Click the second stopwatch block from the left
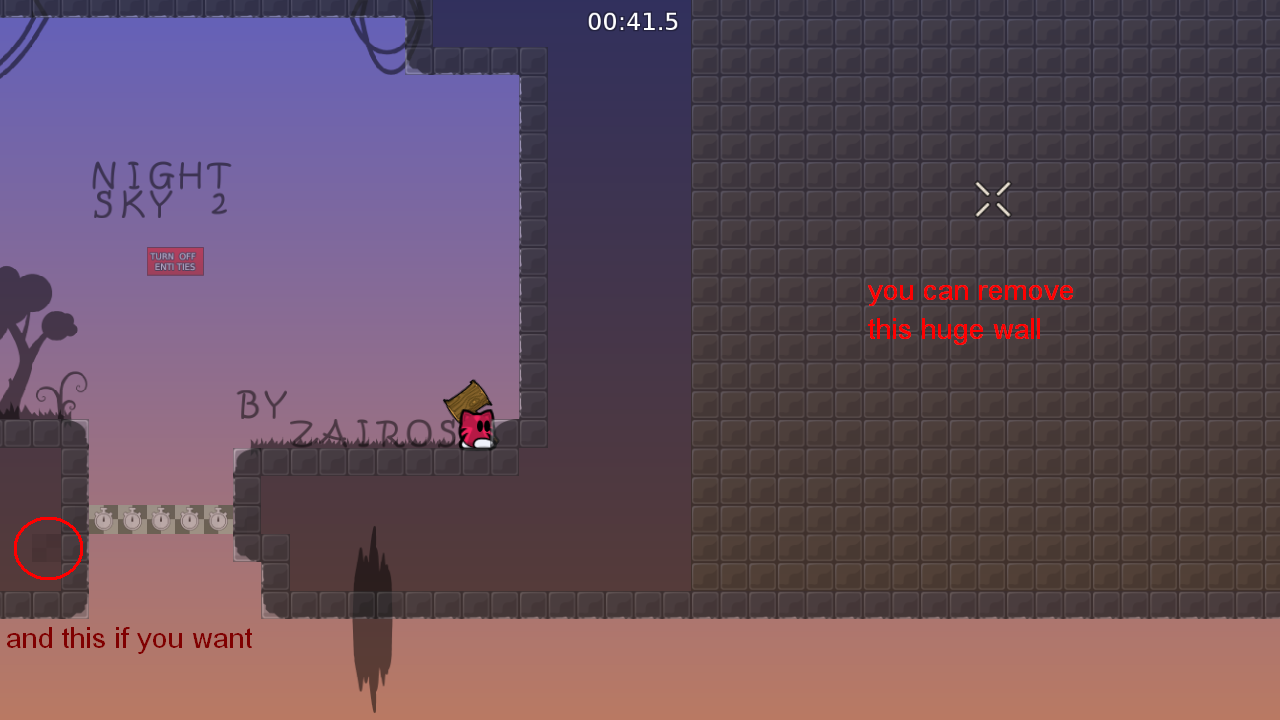 pos(132,520)
